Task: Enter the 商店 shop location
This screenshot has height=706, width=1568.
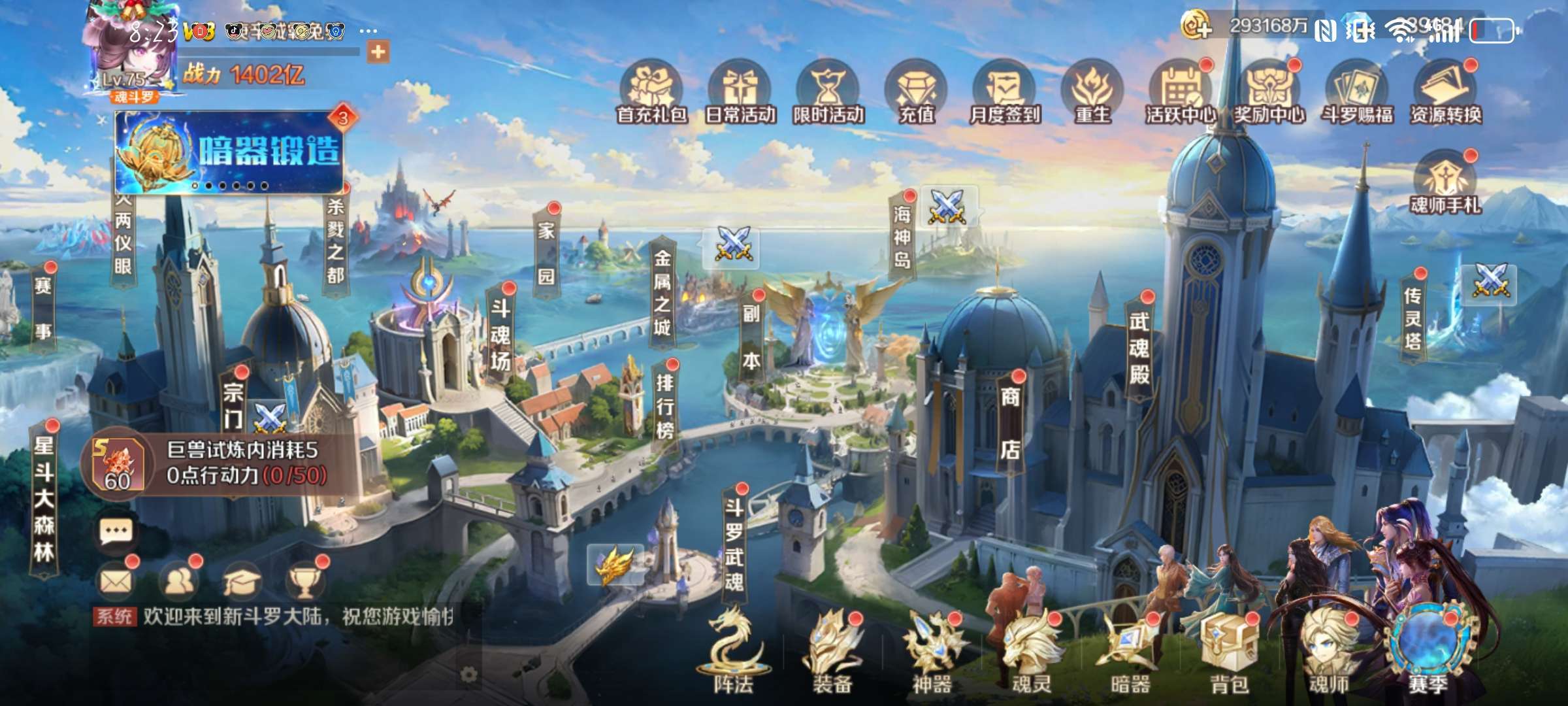Action: coord(1010,423)
